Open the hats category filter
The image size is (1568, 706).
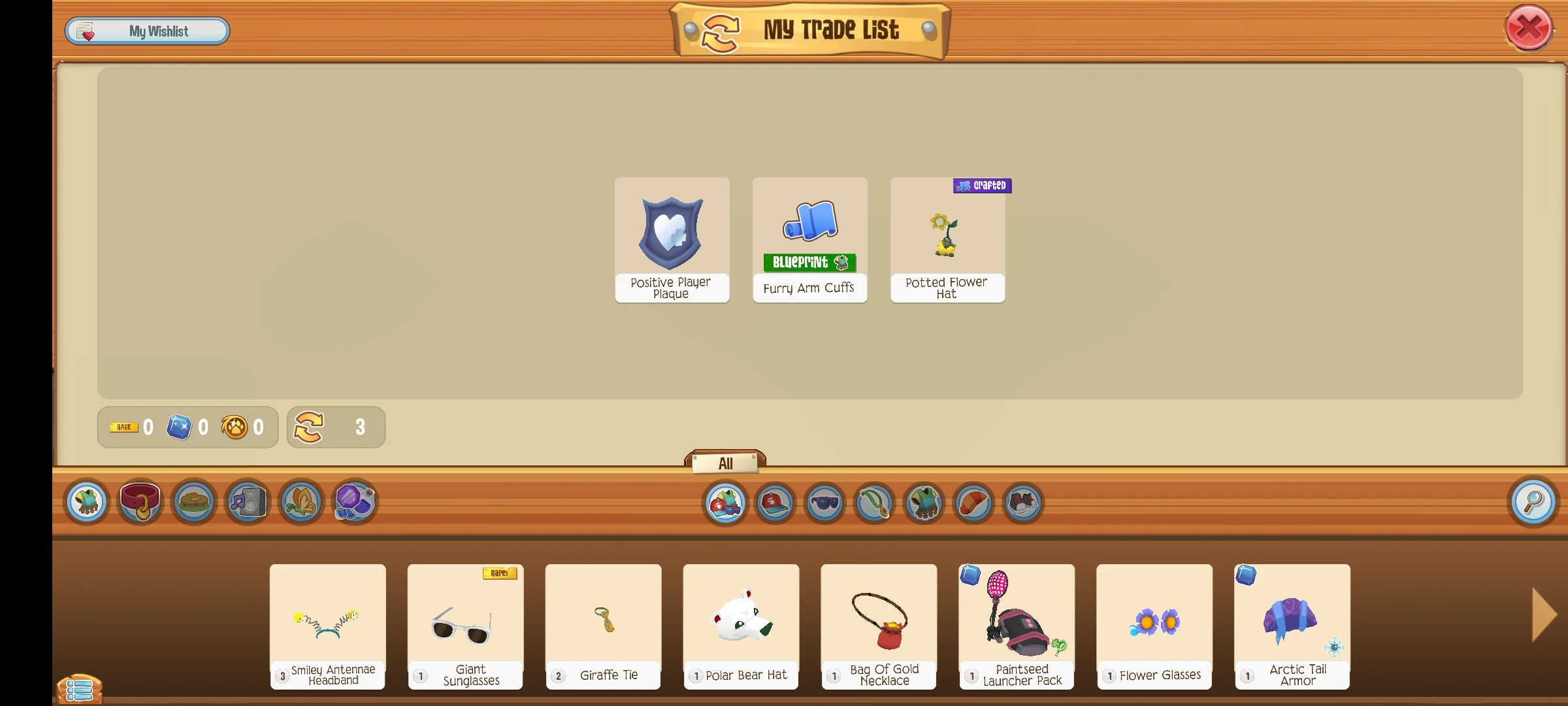pos(775,503)
